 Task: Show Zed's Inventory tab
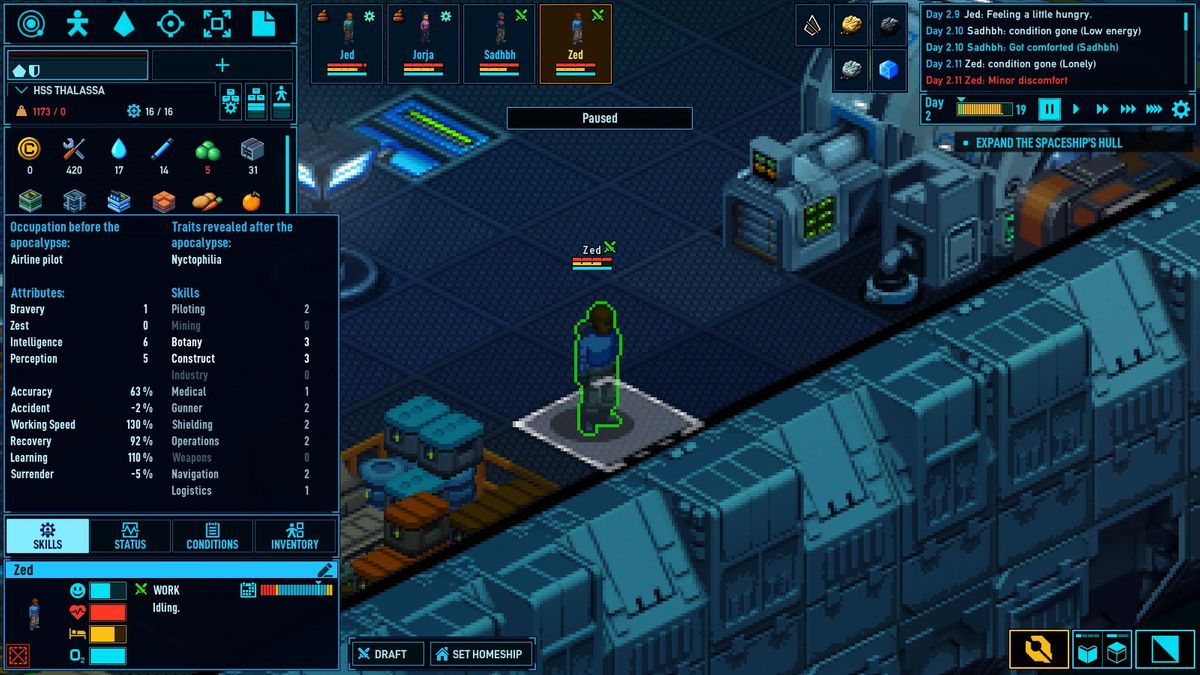(295, 536)
